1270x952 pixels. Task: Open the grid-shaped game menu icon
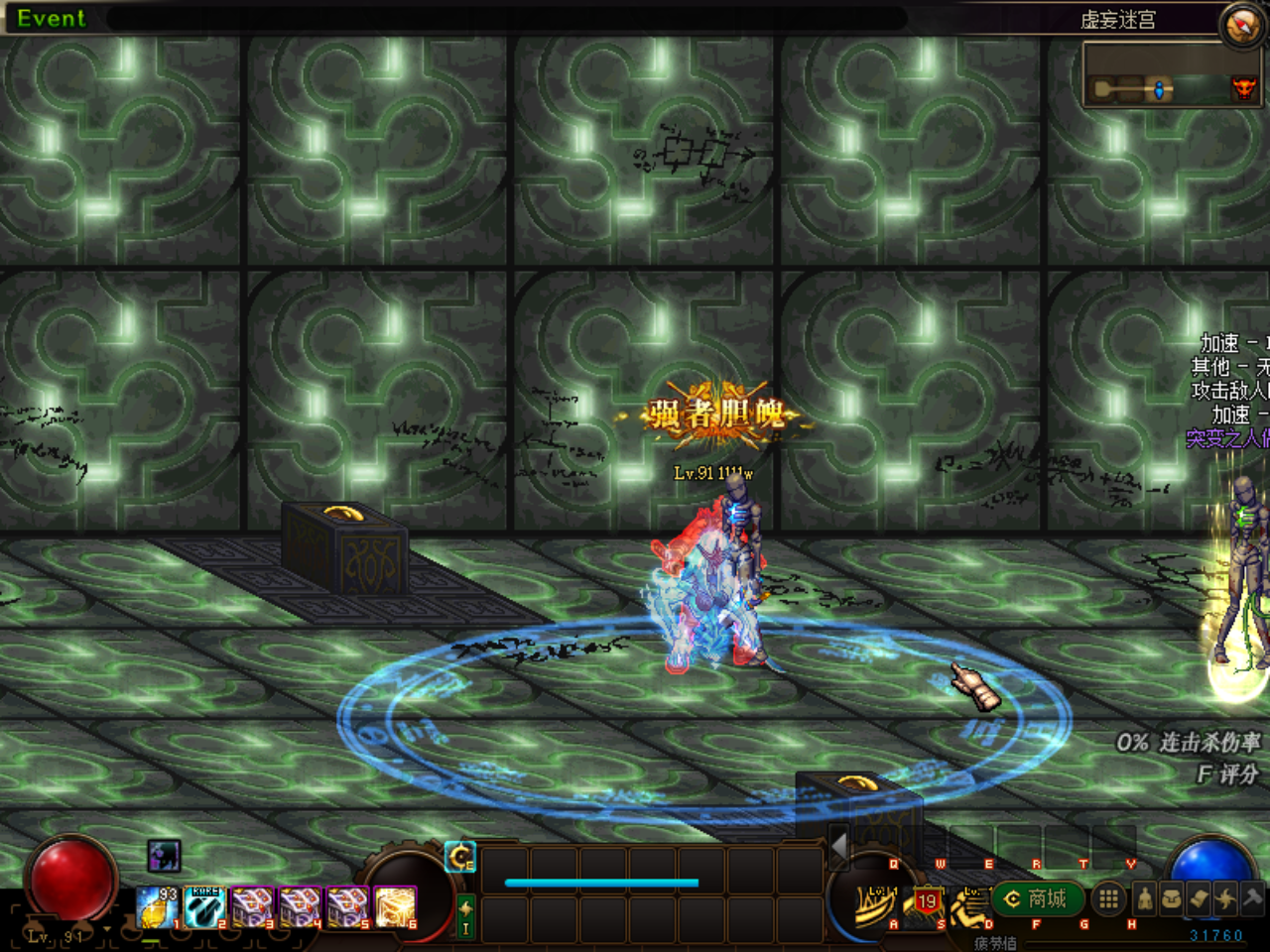[x=1108, y=897]
